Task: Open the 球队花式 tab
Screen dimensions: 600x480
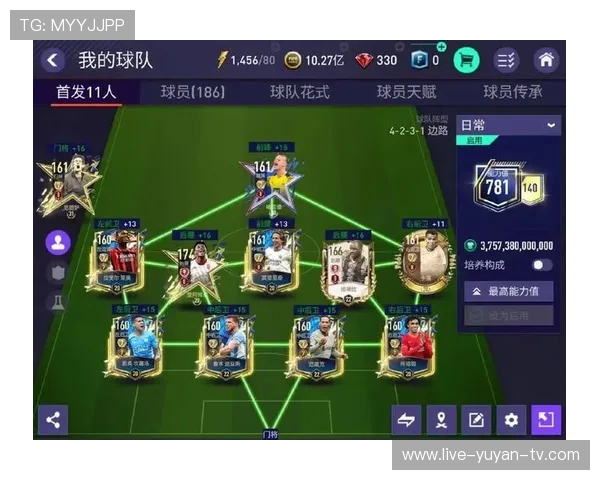Action: (x=299, y=92)
